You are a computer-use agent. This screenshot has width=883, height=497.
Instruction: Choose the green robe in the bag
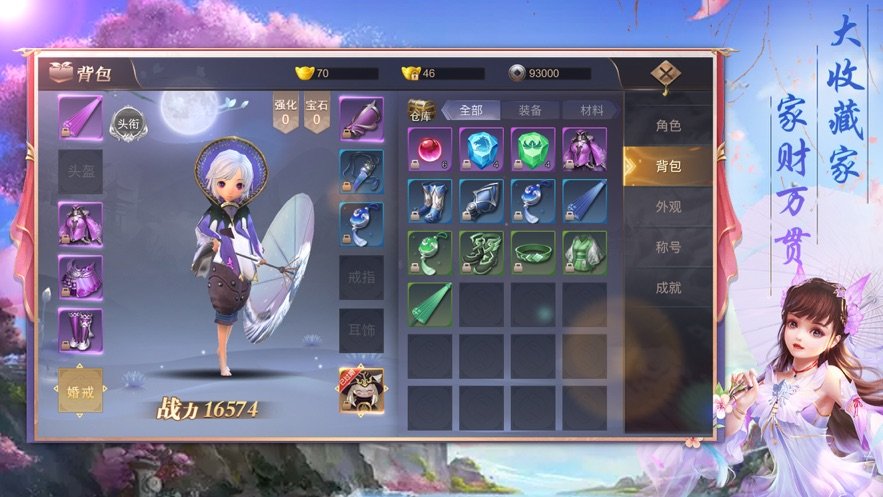coord(584,252)
